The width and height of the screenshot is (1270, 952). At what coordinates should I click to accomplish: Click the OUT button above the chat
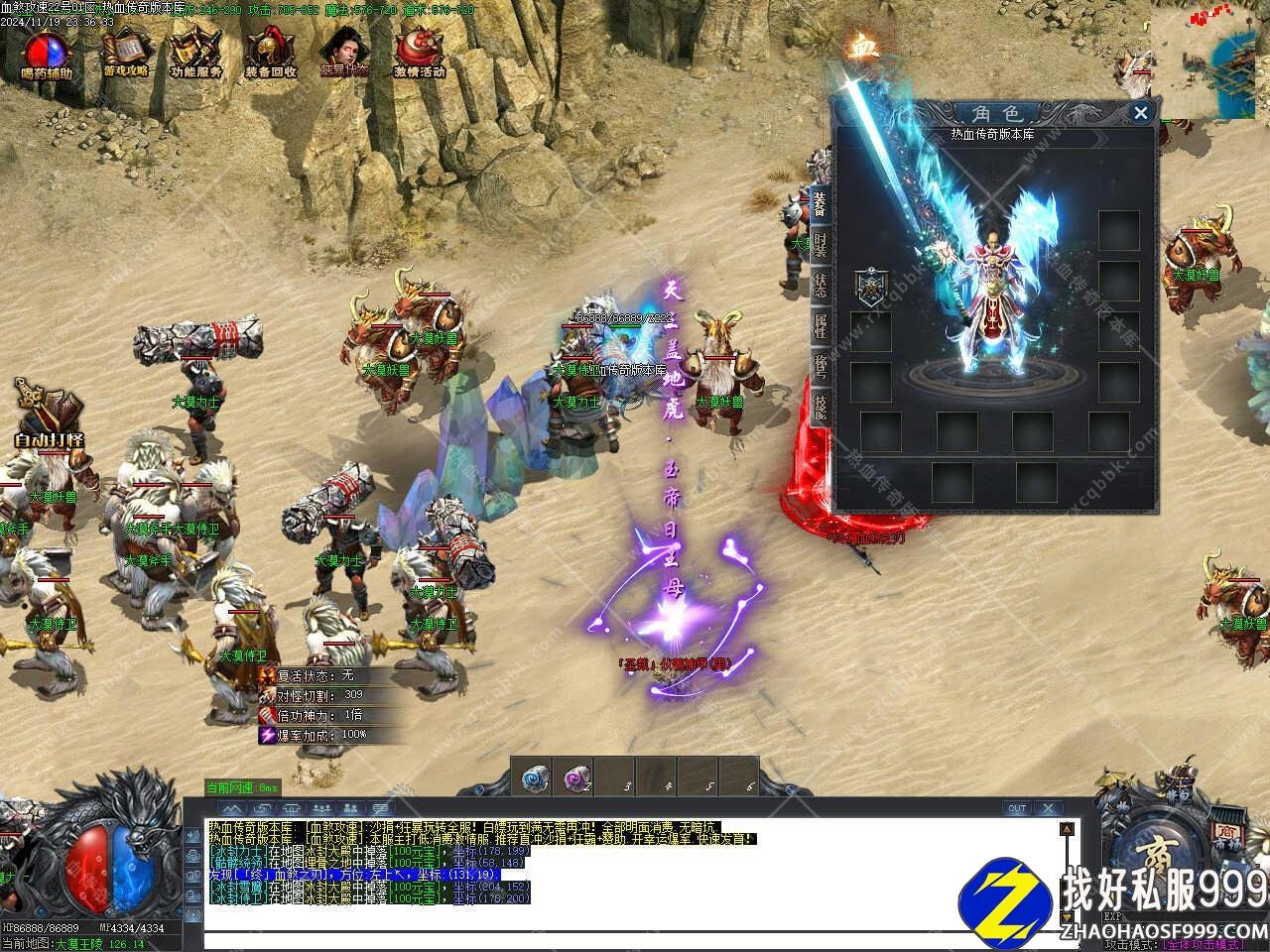click(1017, 808)
